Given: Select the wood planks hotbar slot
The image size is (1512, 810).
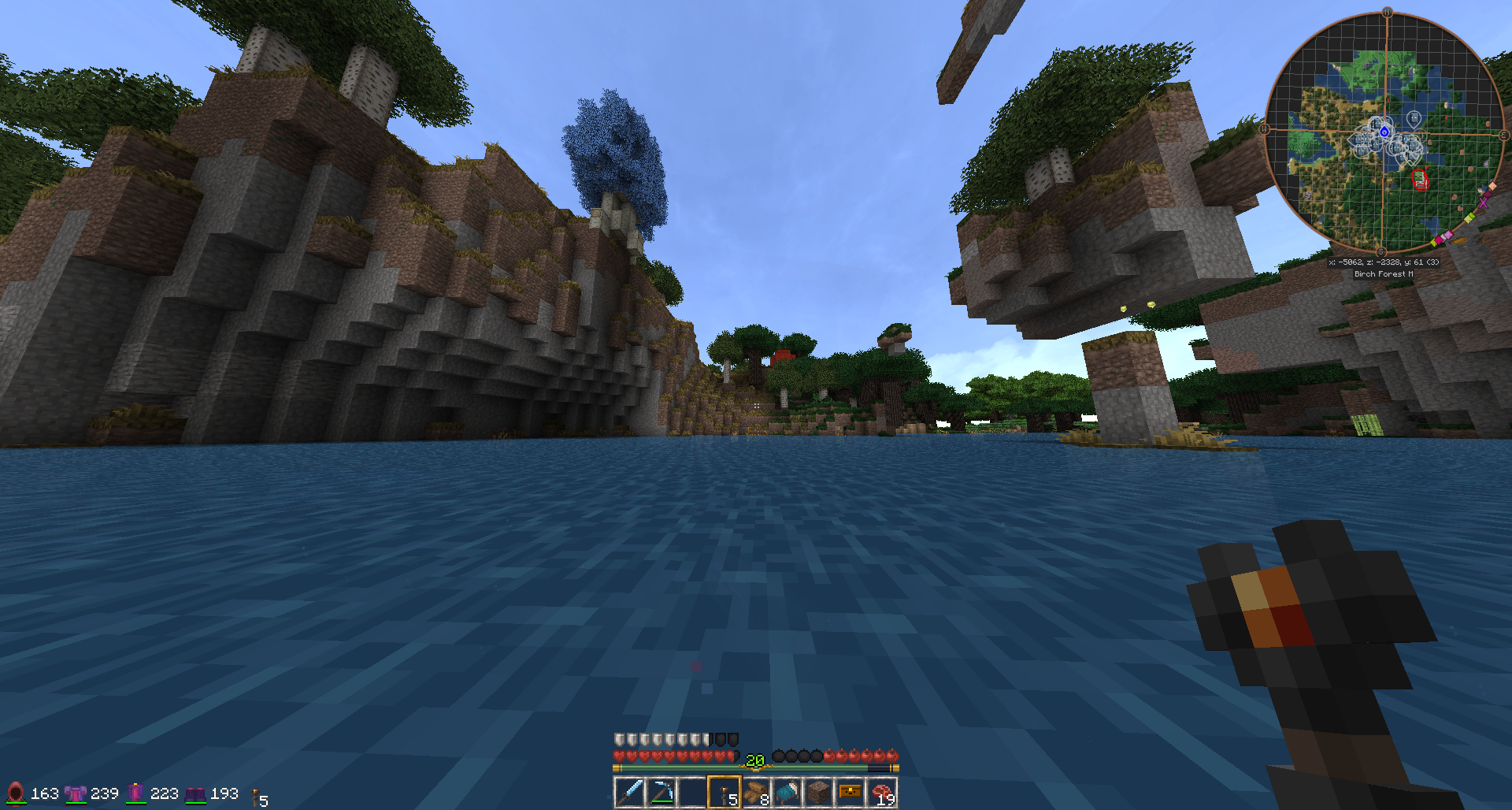Looking at the screenshot, I should pyautogui.click(x=756, y=792).
